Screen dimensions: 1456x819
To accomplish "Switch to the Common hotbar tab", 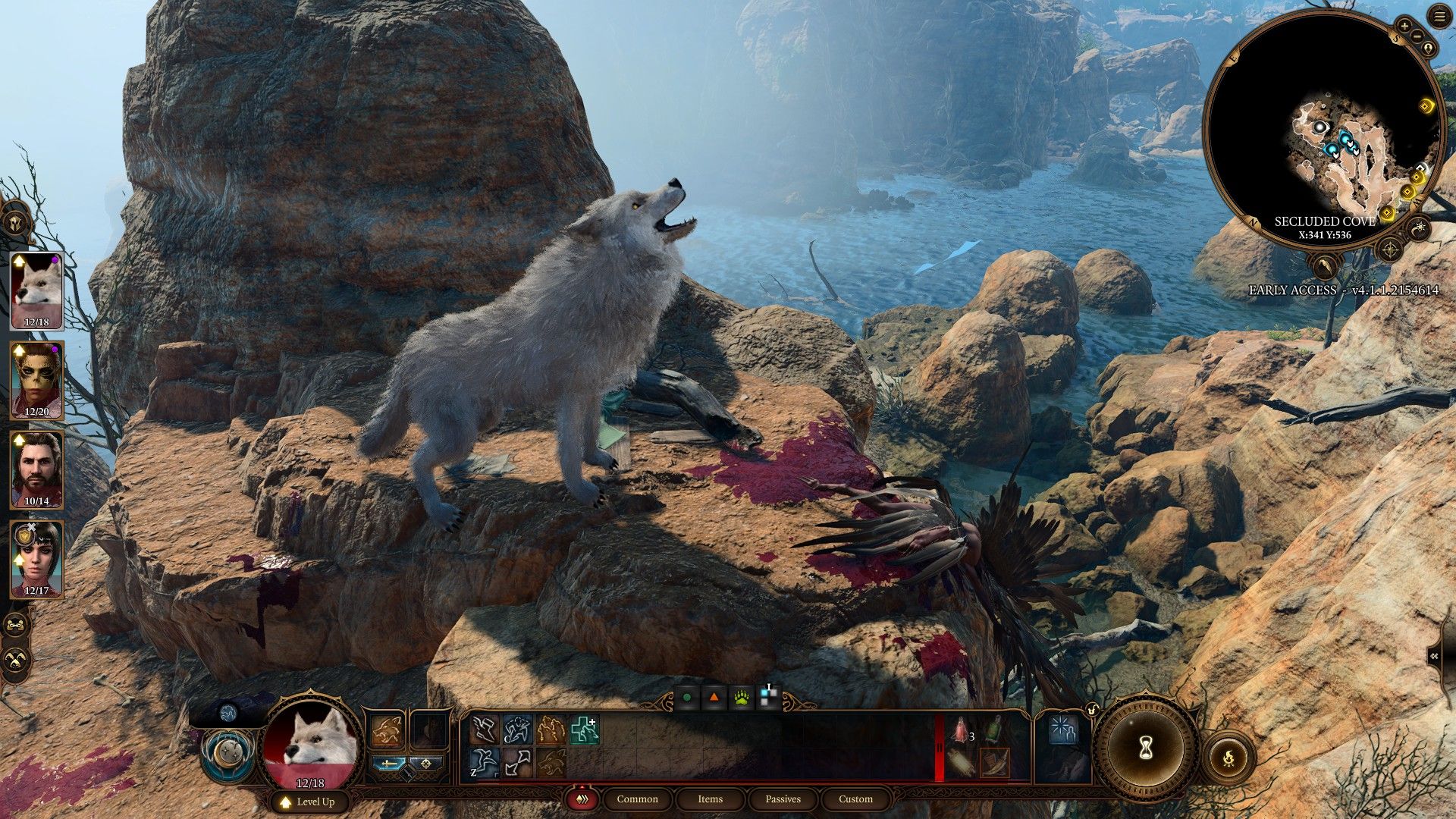I will pyautogui.click(x=637, y=799).
